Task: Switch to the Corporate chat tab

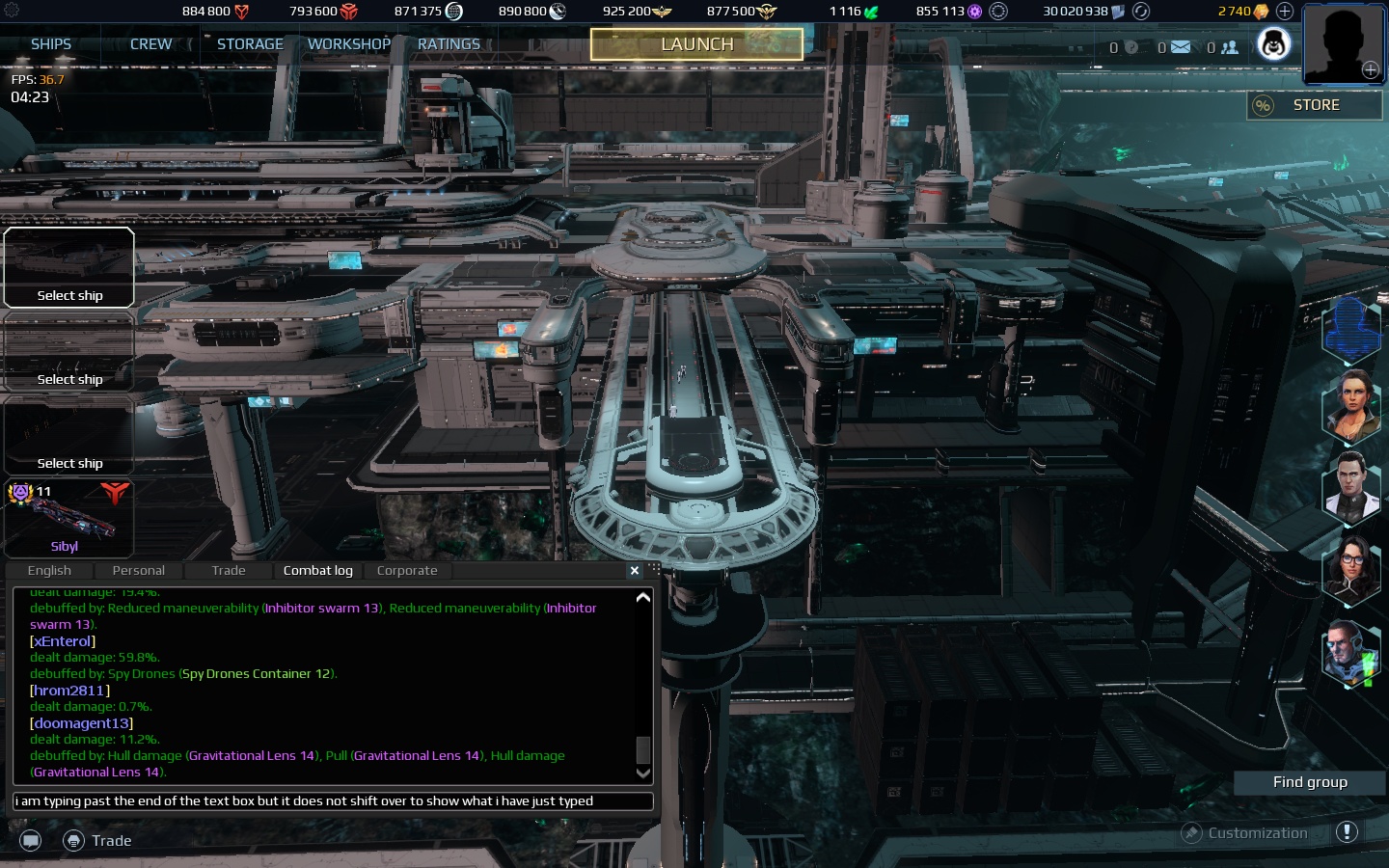Action: pos(406,570)
